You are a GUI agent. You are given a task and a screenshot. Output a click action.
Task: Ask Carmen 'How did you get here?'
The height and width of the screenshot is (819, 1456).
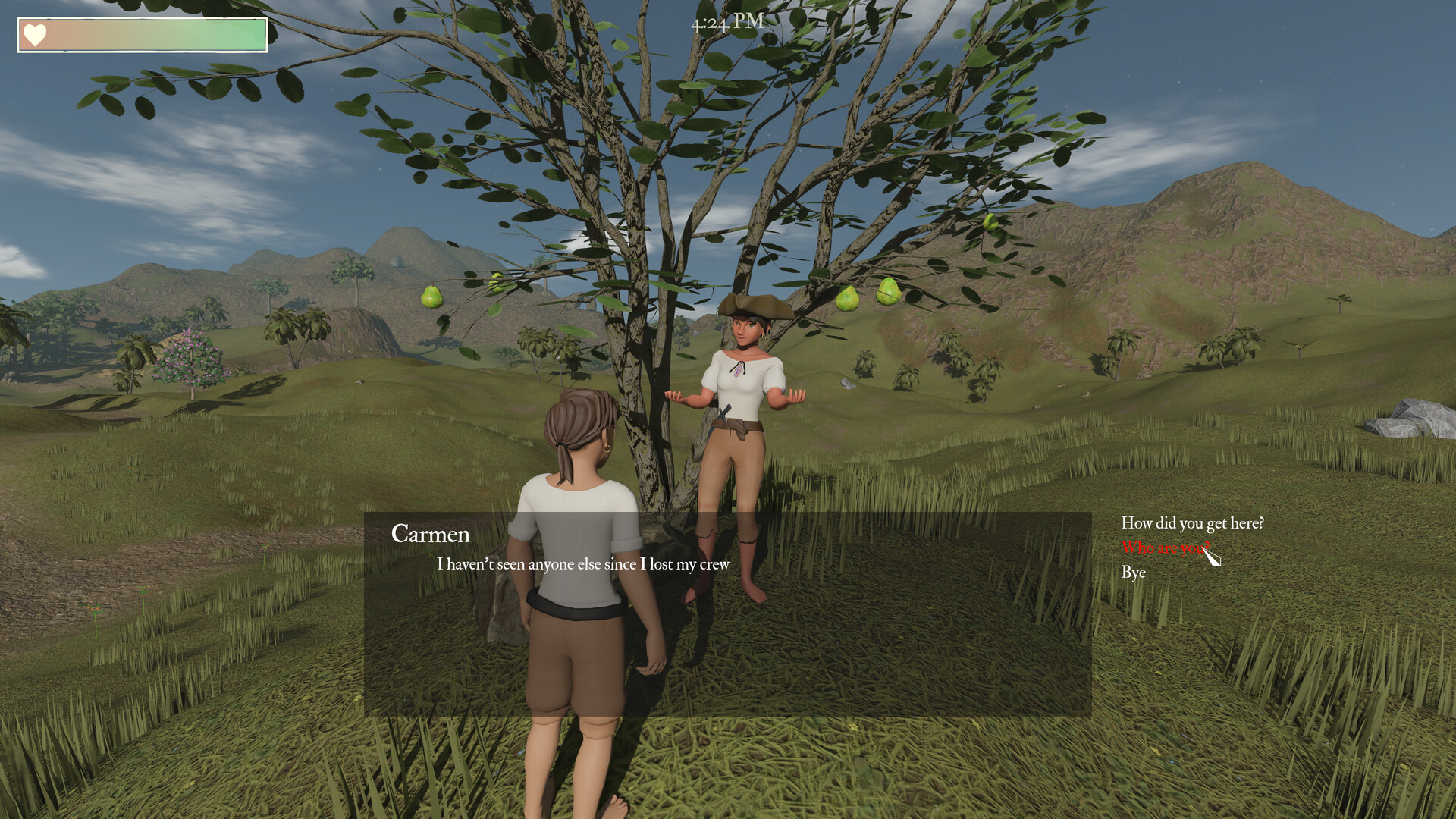(x=1193, y=523)
